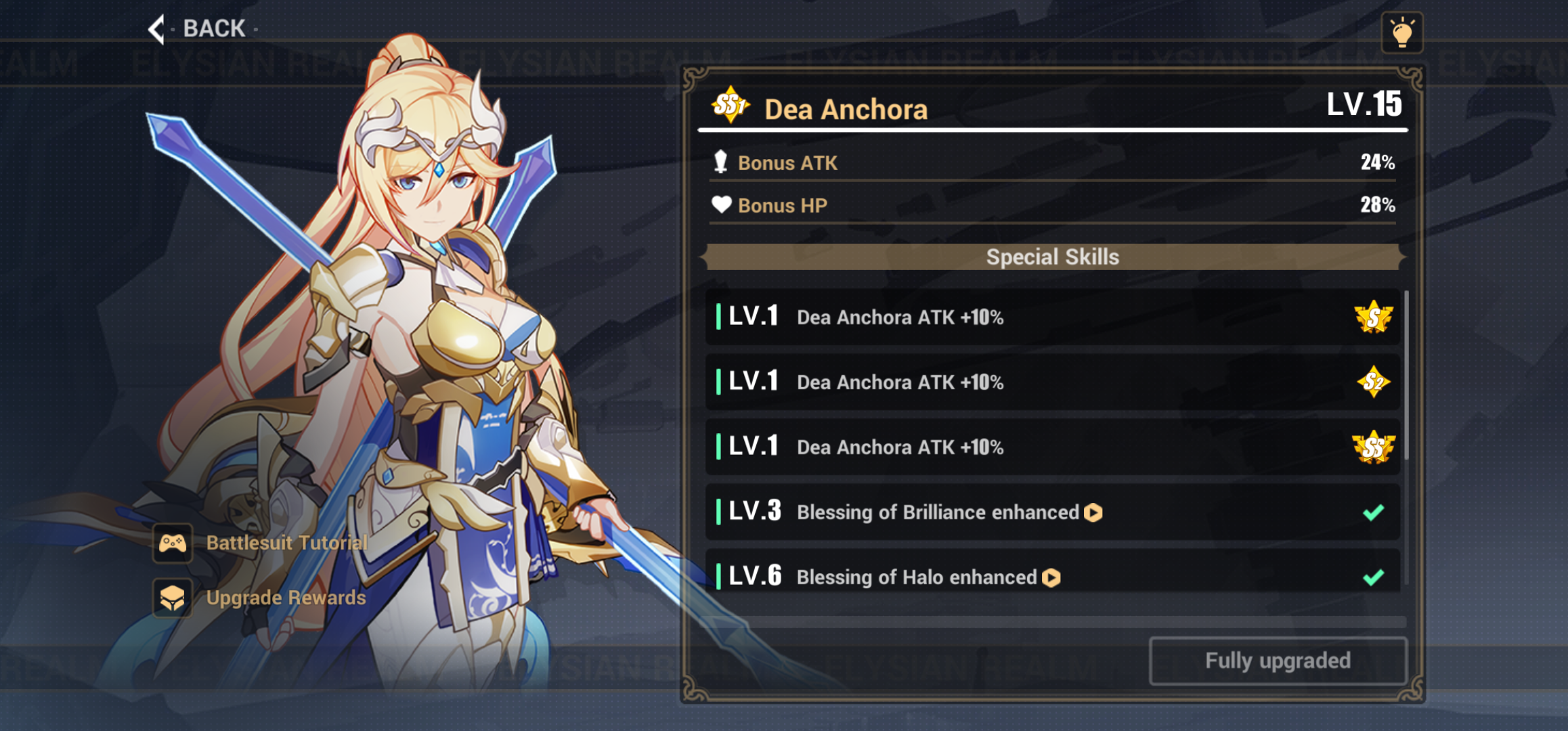This screenshot has width=1568, height=731.
Task: Go back using the back arrow
Action: click(157, 29)
